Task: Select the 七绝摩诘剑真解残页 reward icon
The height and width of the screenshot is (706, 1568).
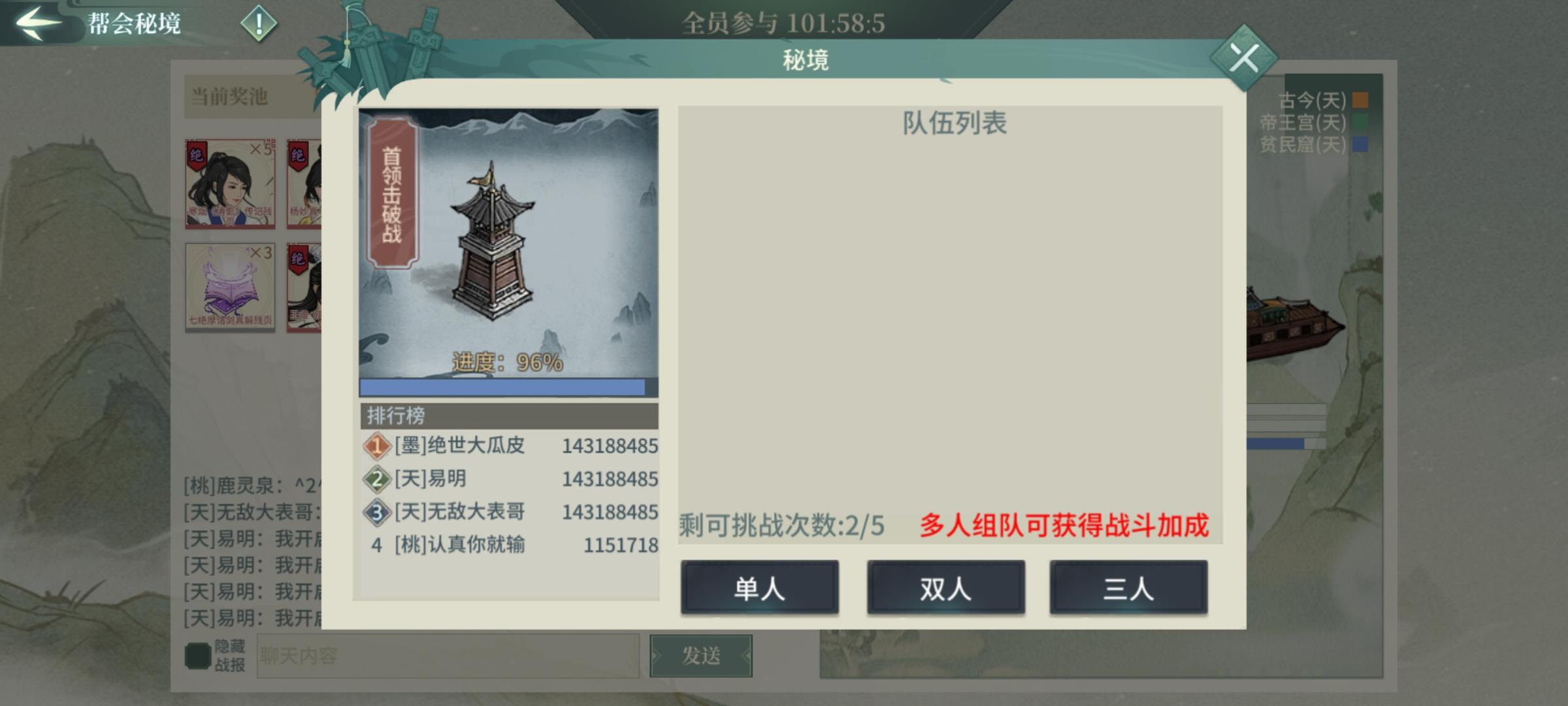Action: [x=230, y=288]
